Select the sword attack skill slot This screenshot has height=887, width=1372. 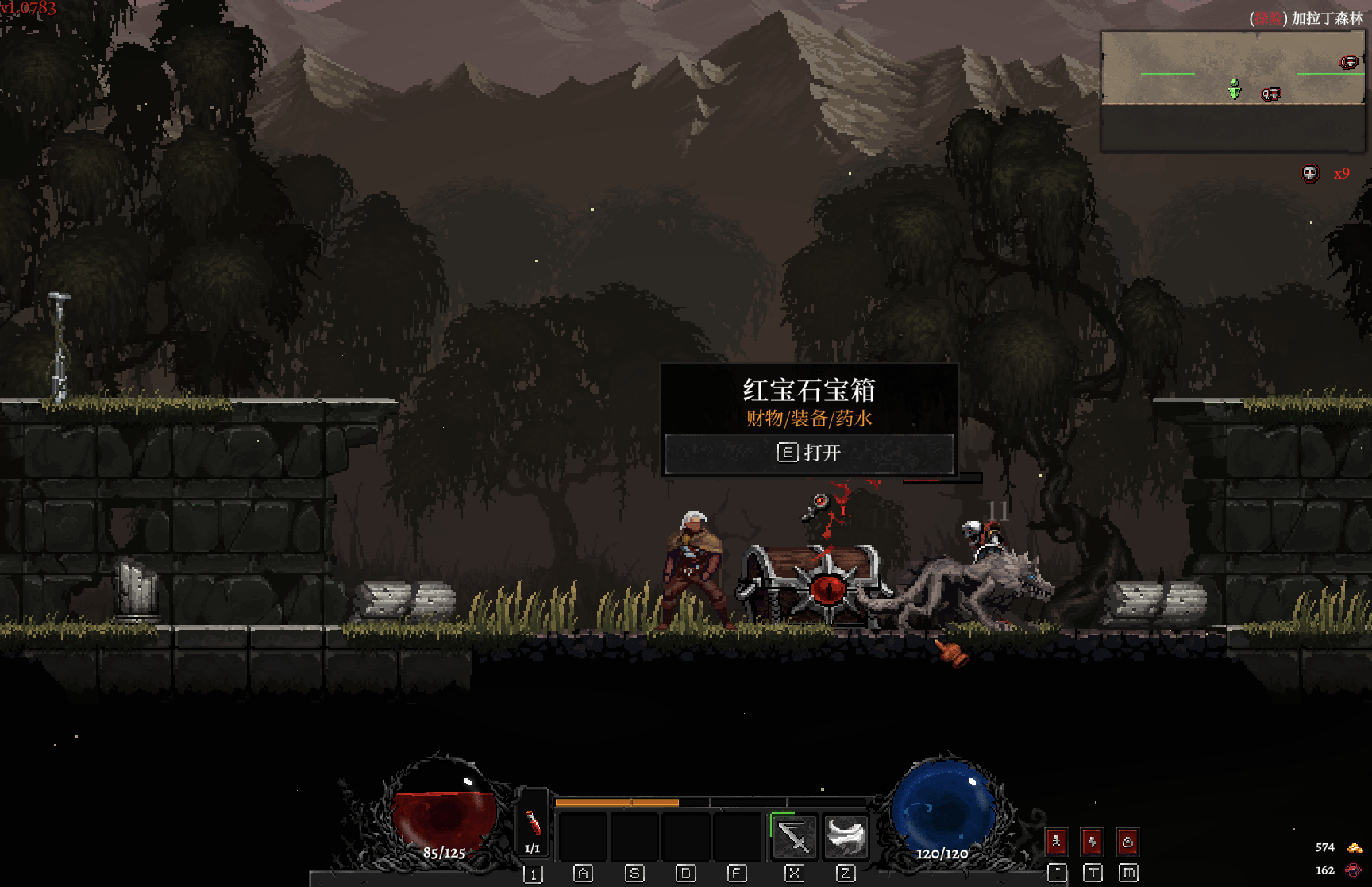(794, 836)
